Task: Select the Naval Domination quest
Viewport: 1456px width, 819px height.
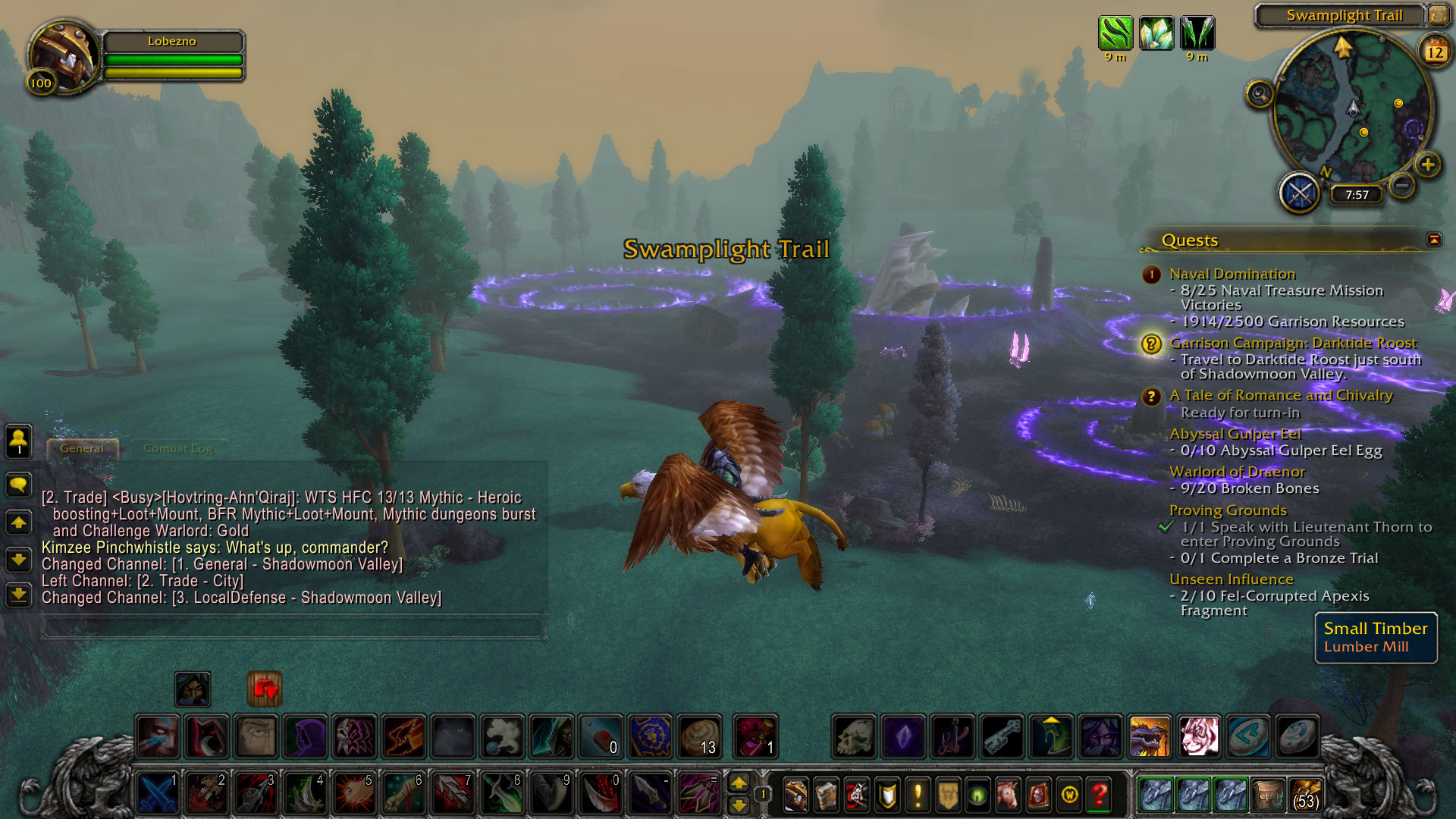Action: 1232,274
